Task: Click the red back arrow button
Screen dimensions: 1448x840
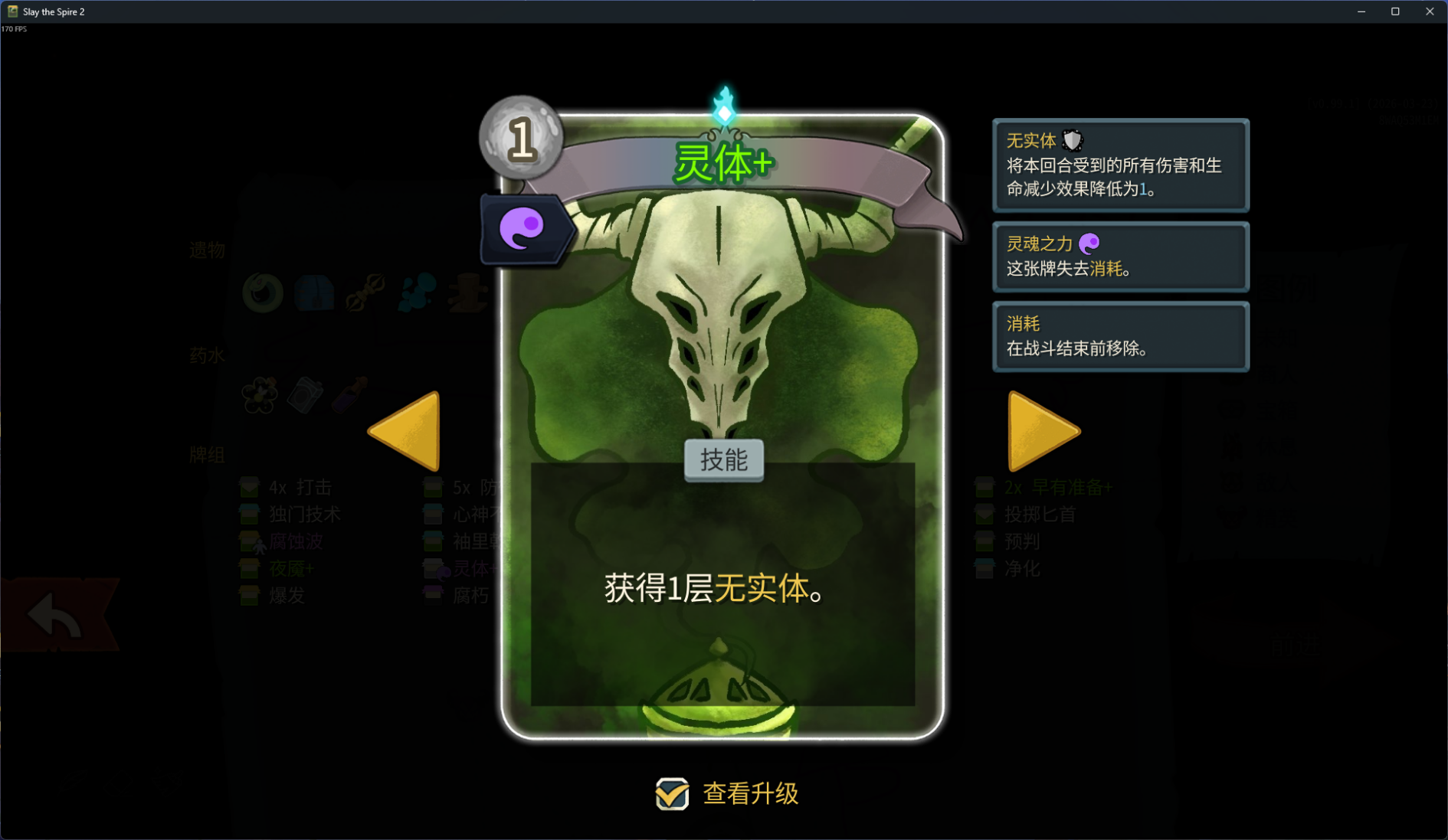Action: 55,615
